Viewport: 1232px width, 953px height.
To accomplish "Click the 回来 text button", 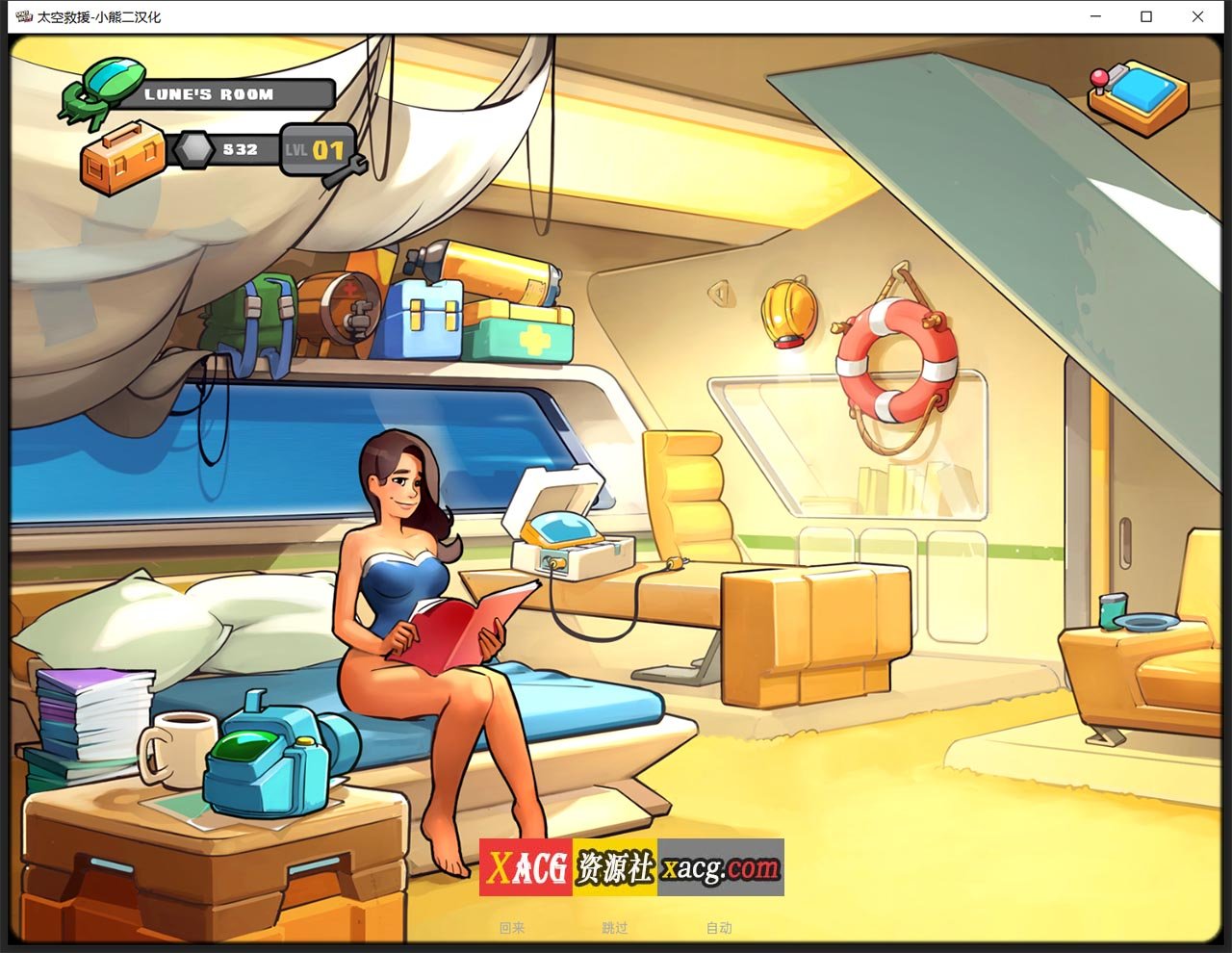I will (x=512, y=928).
